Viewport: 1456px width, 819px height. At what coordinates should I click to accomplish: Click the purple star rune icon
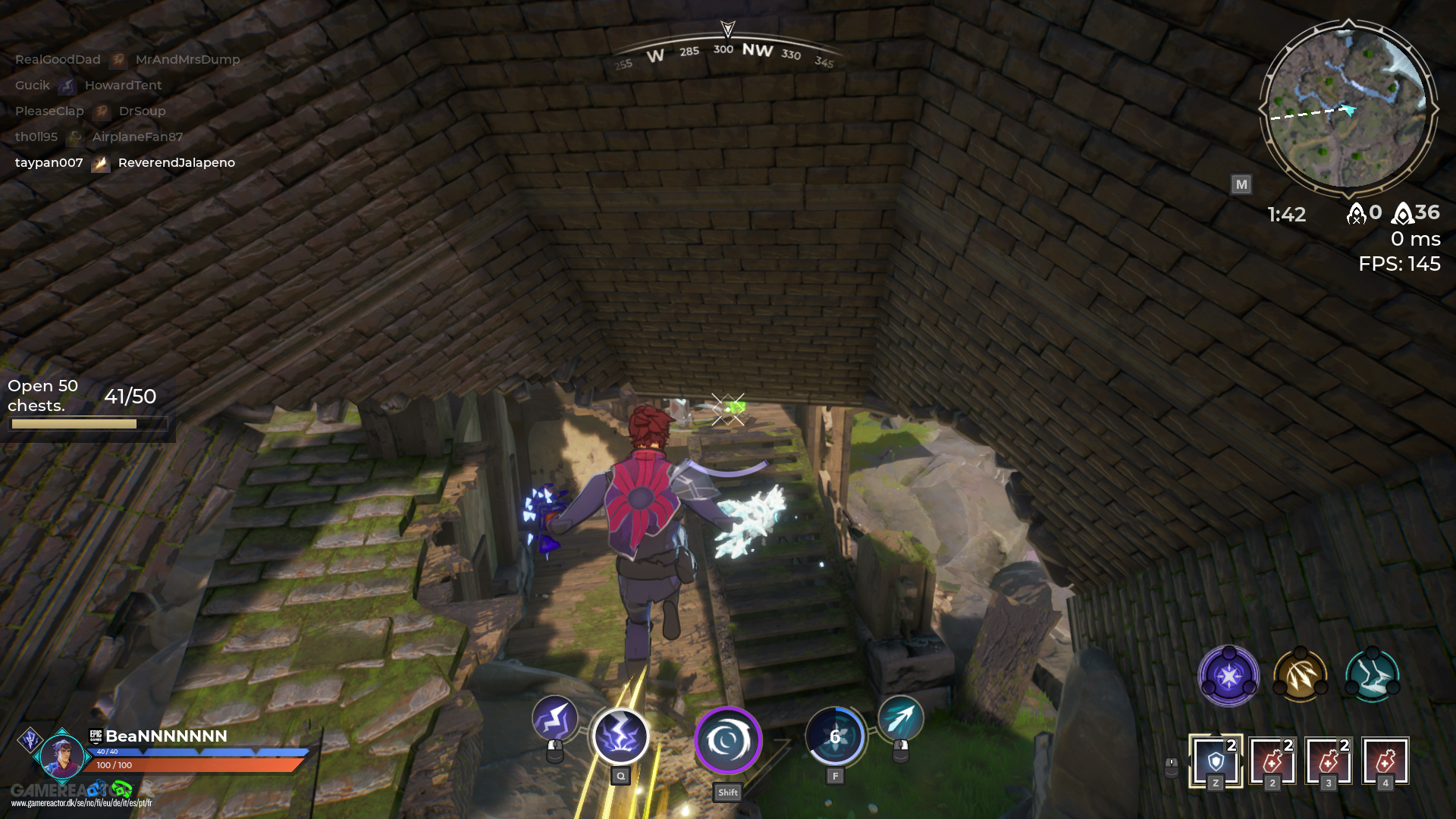(1228, 676)
